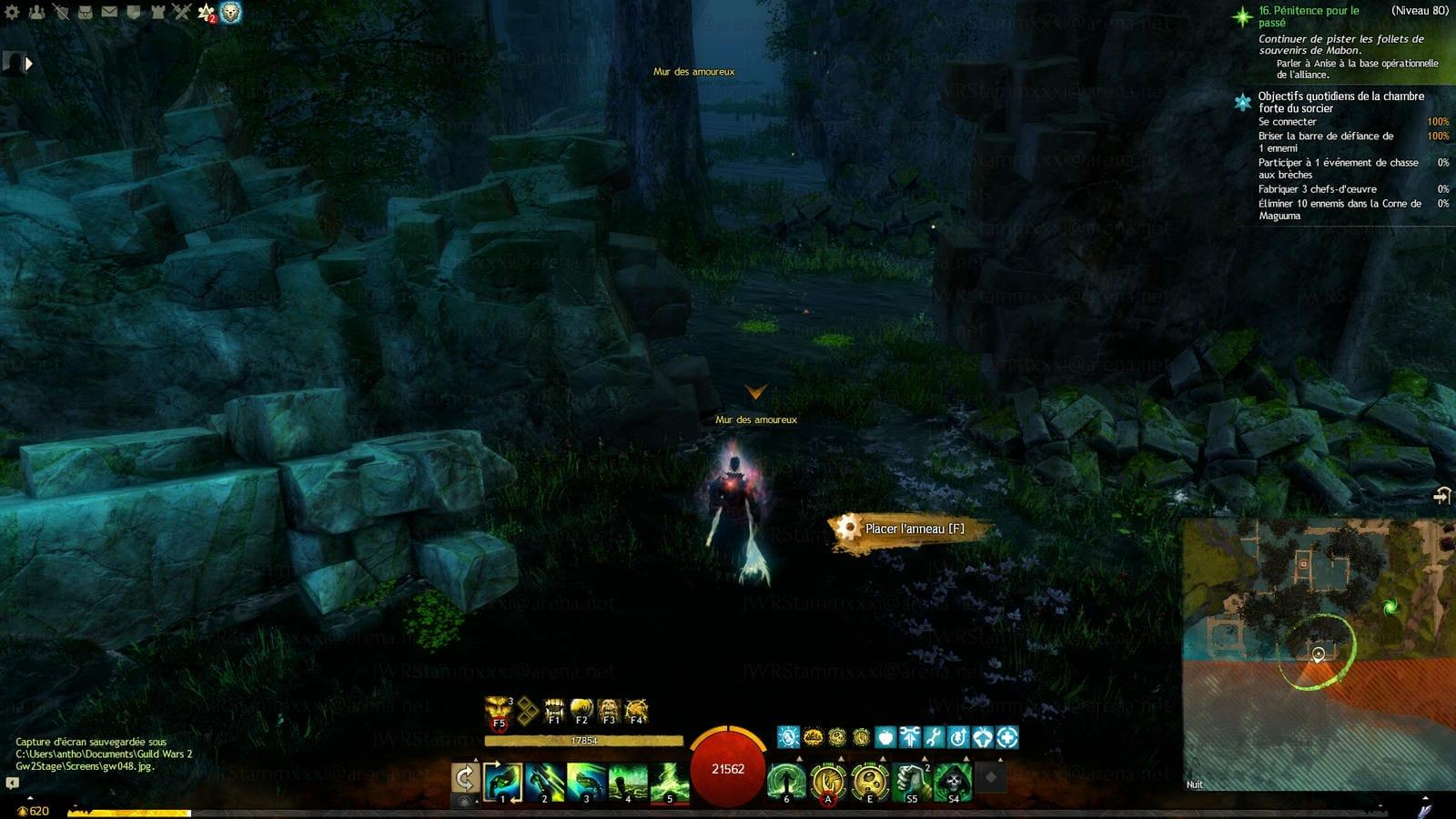Activate the F5 golden face skill

coord(498,710)
